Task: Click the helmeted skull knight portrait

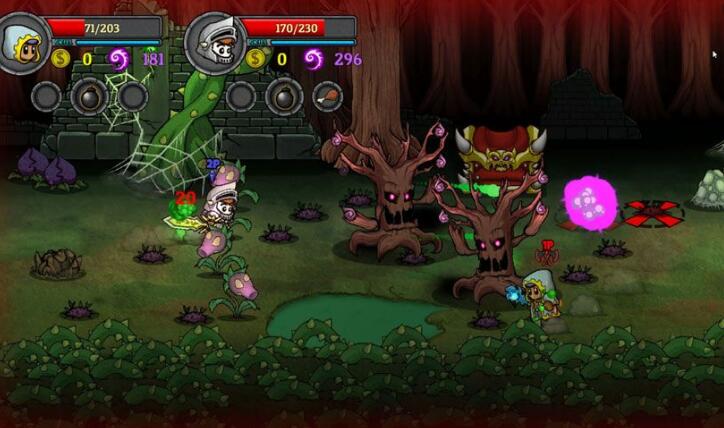Action: point(214,43)
